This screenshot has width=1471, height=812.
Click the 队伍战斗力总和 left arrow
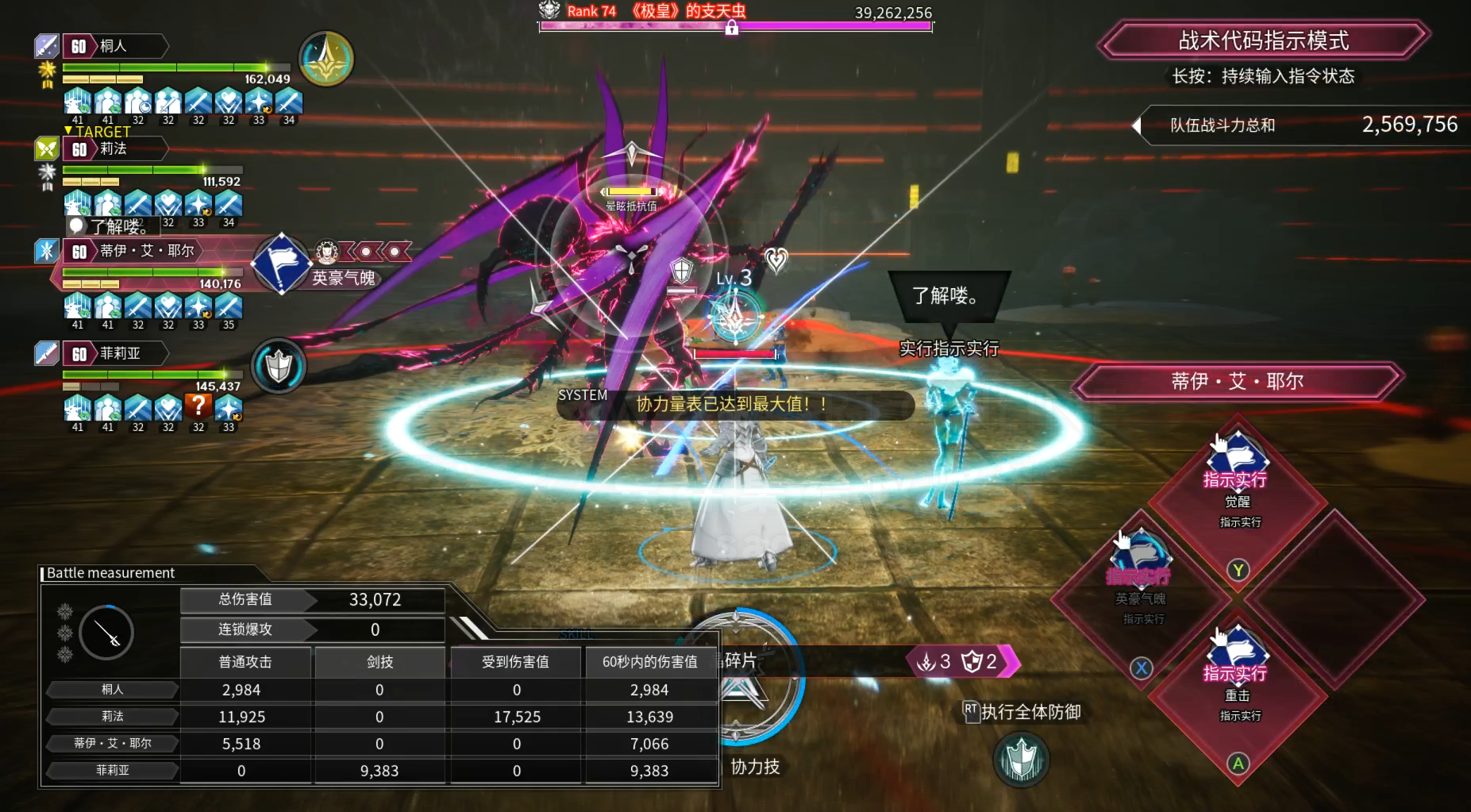click(x=1136, y=125)
